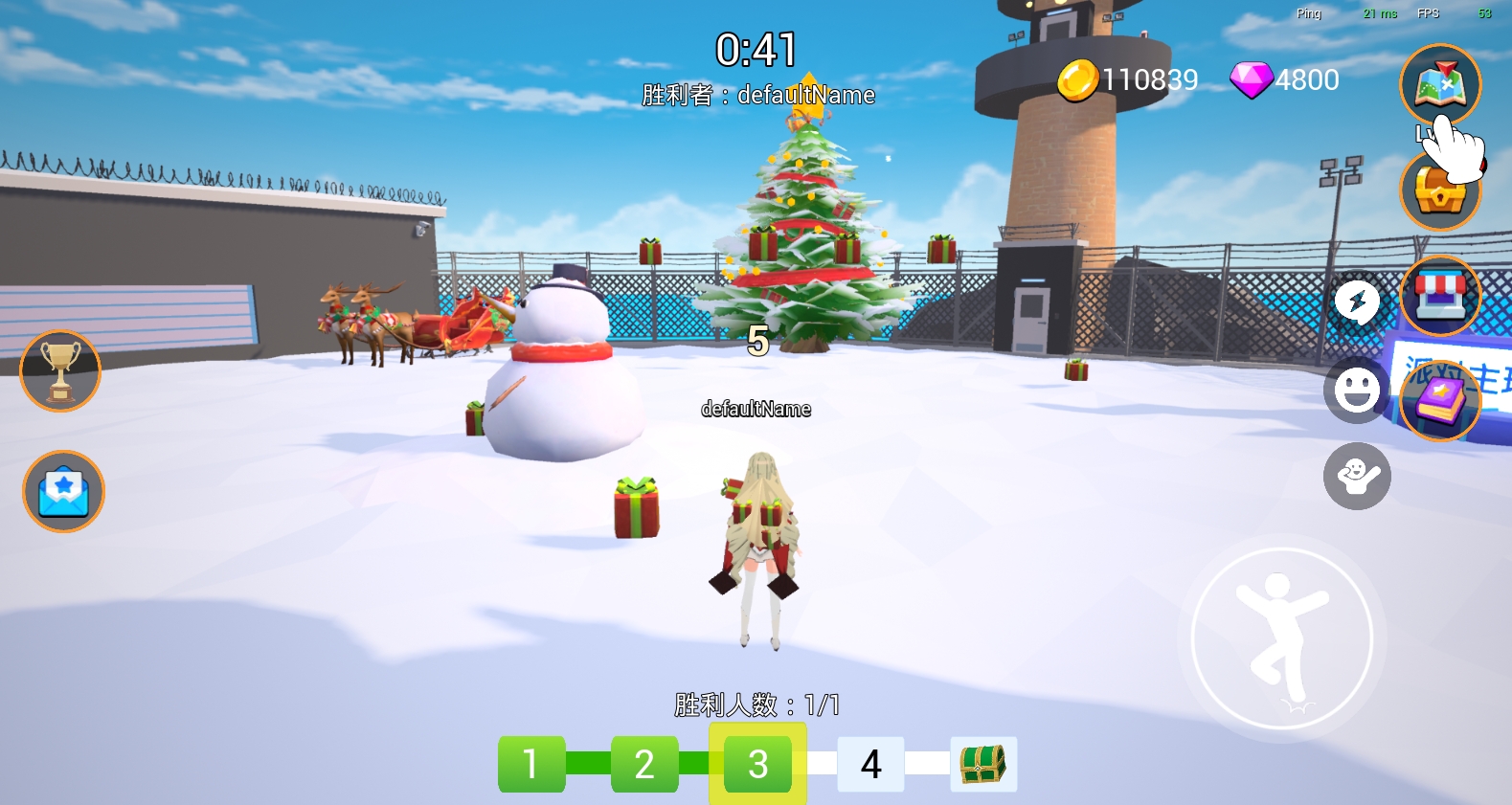Screen dimensions: 1512x805
Task: Open the treasure chest rewards button
Action: 1439,191
